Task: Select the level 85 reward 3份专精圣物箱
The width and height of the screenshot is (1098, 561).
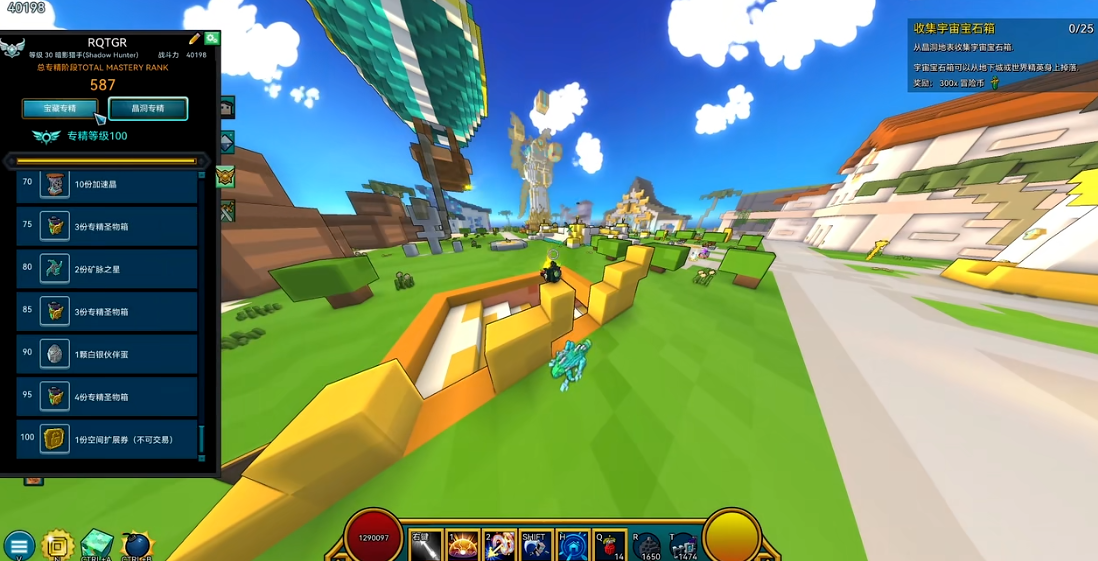Action: pos(107,312)
